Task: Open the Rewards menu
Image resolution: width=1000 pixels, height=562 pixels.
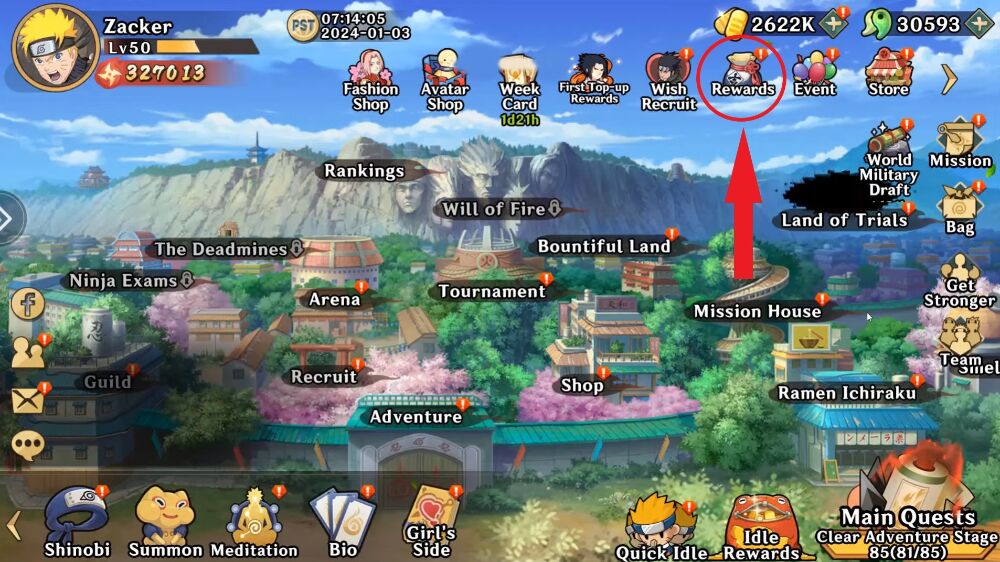Action: [x=743, y=73]
